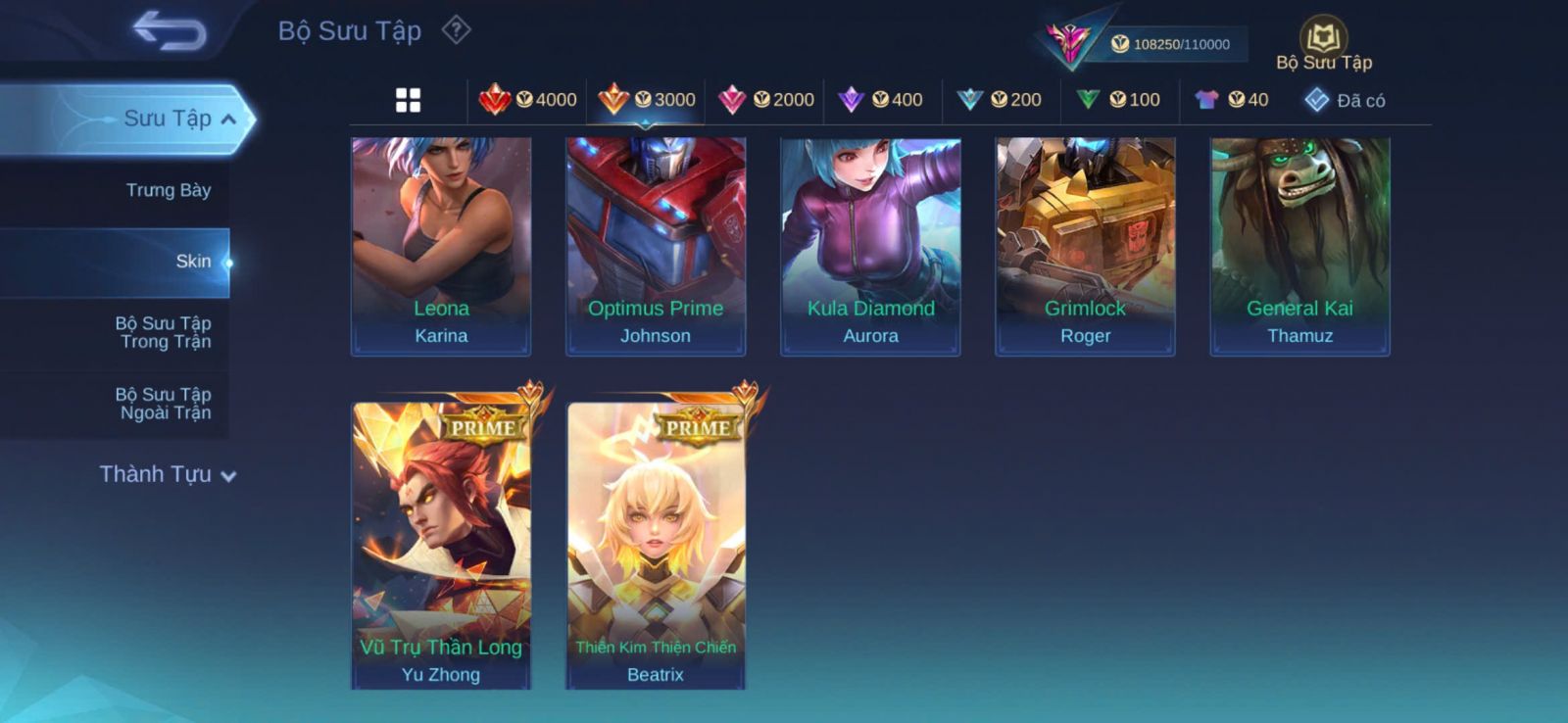This screenshot has height=723, width=1568.
Task: Open the collection help question mark
Action: coord(456,30)
